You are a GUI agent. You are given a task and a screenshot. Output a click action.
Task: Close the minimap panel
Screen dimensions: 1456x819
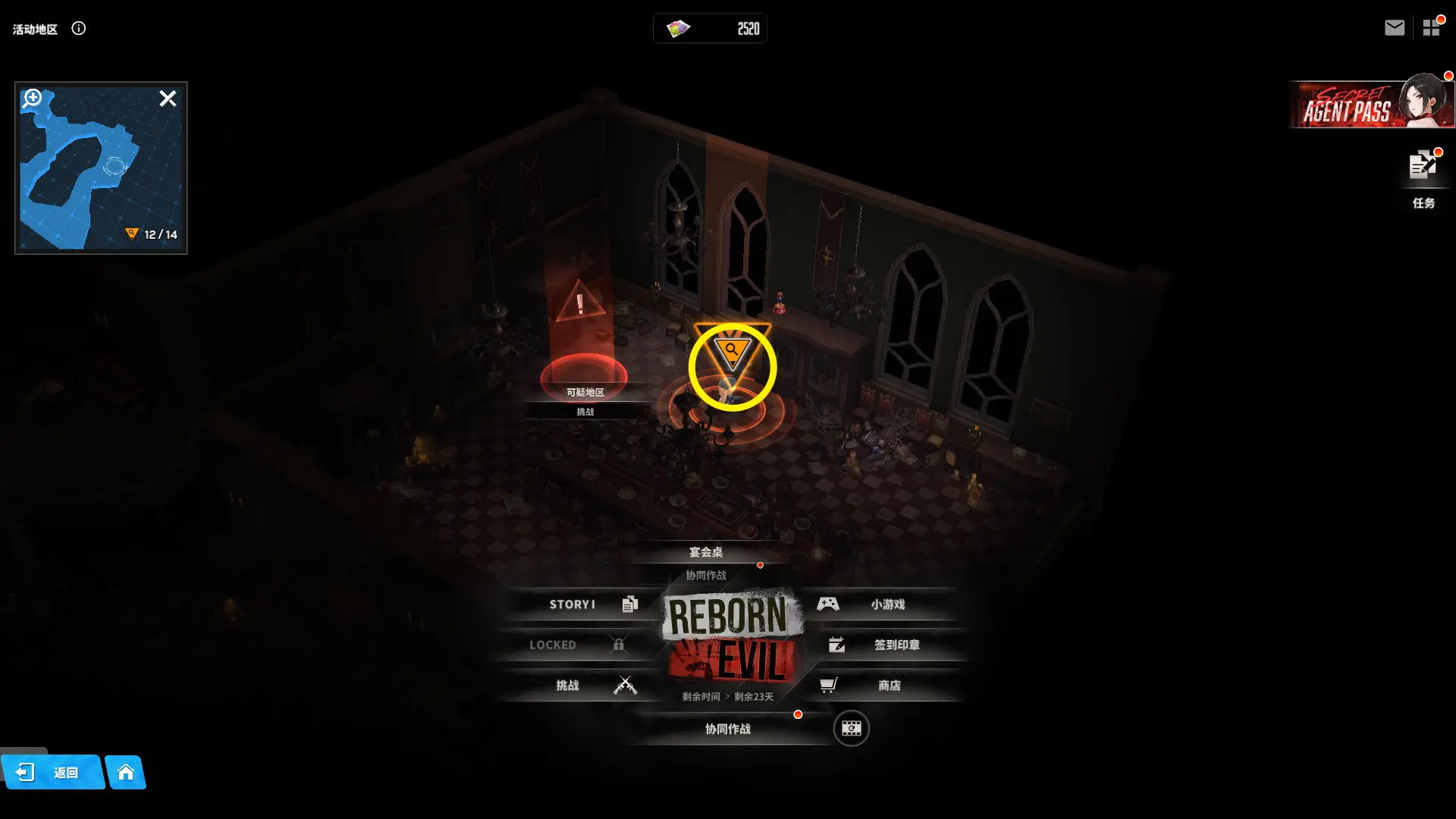168,99
